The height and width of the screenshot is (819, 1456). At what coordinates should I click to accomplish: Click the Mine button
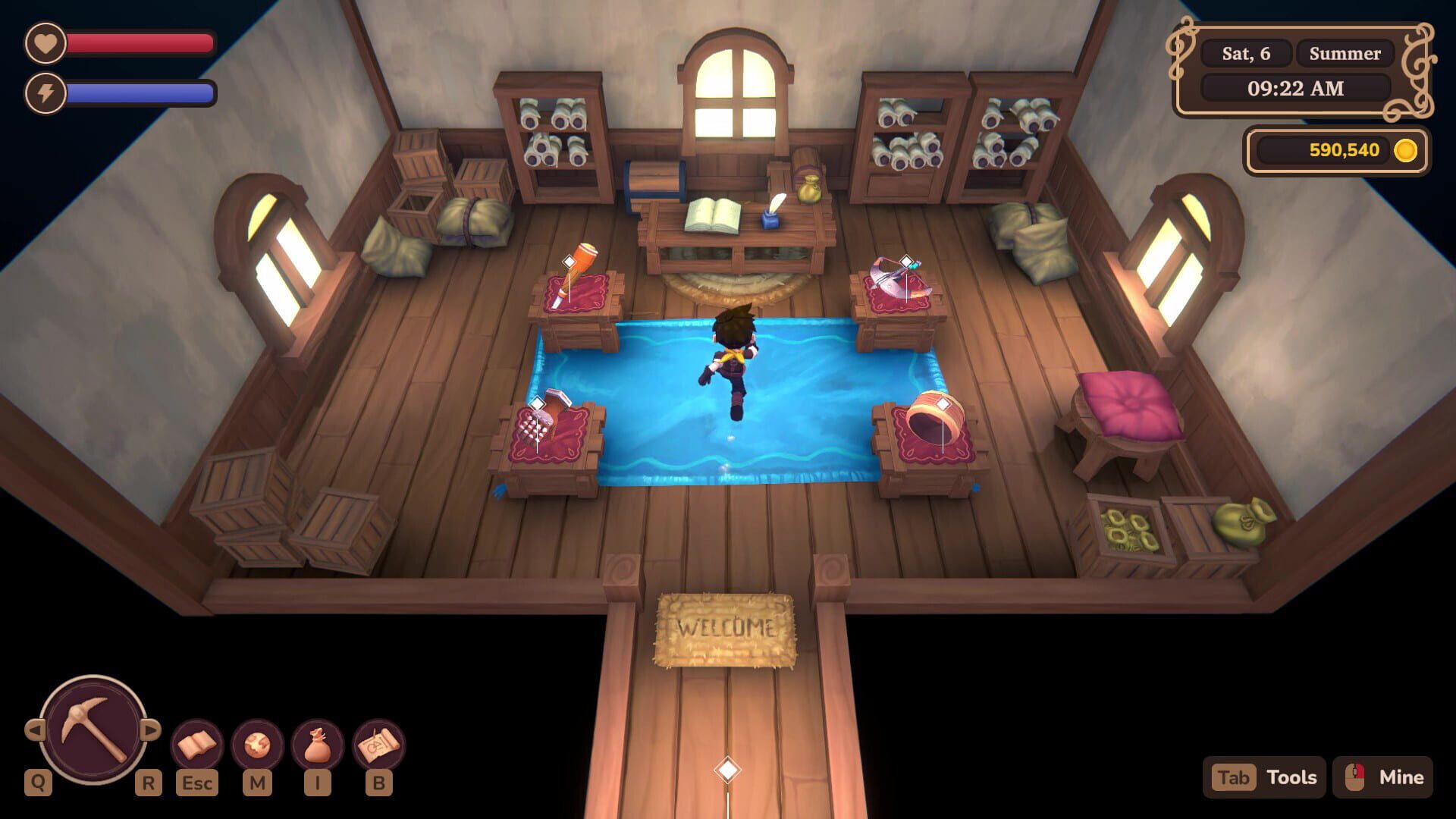coord(1401,777)
